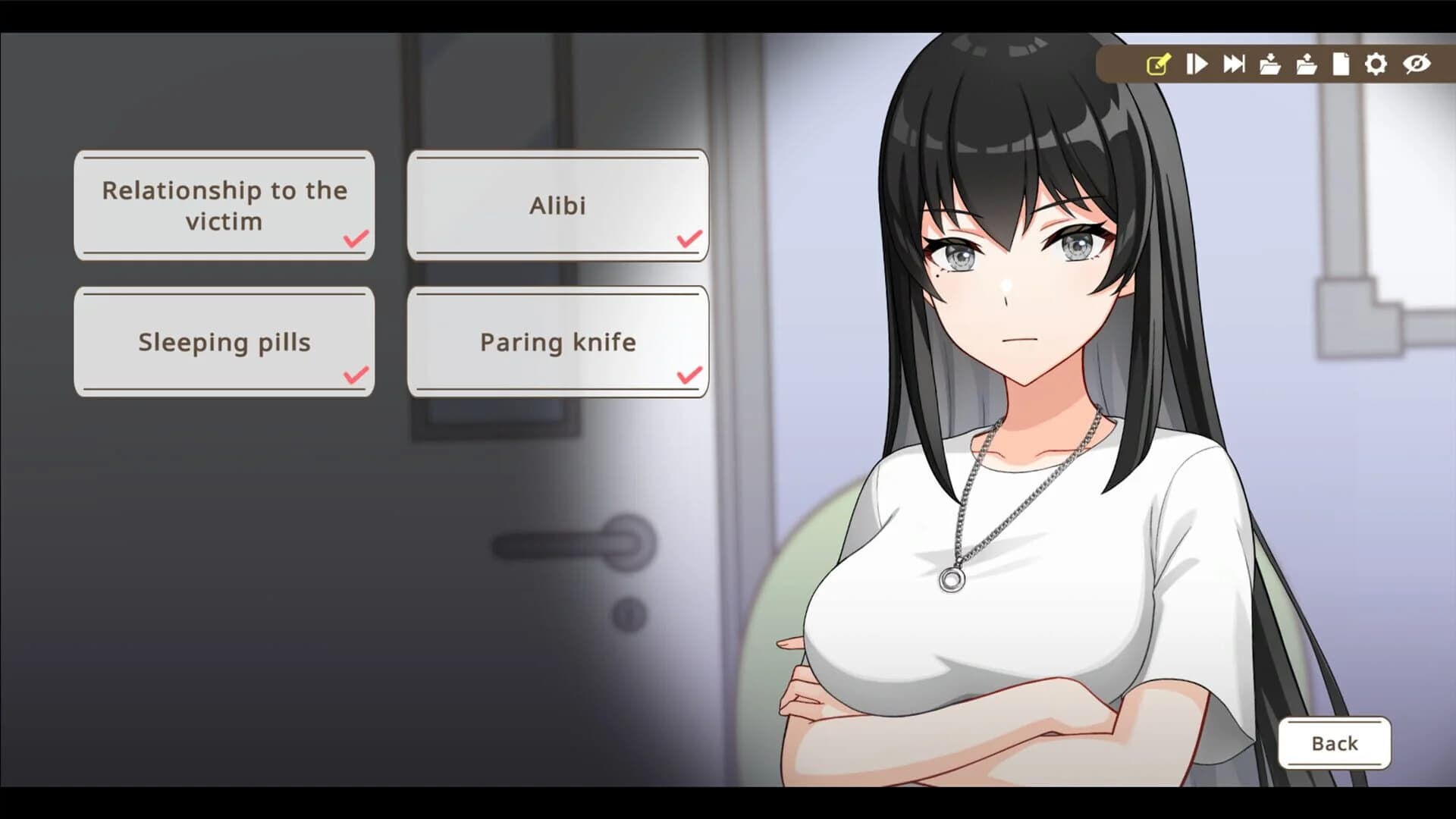
Task: Activate skip mode via fast-forward icon
Action: [1234, 64]
